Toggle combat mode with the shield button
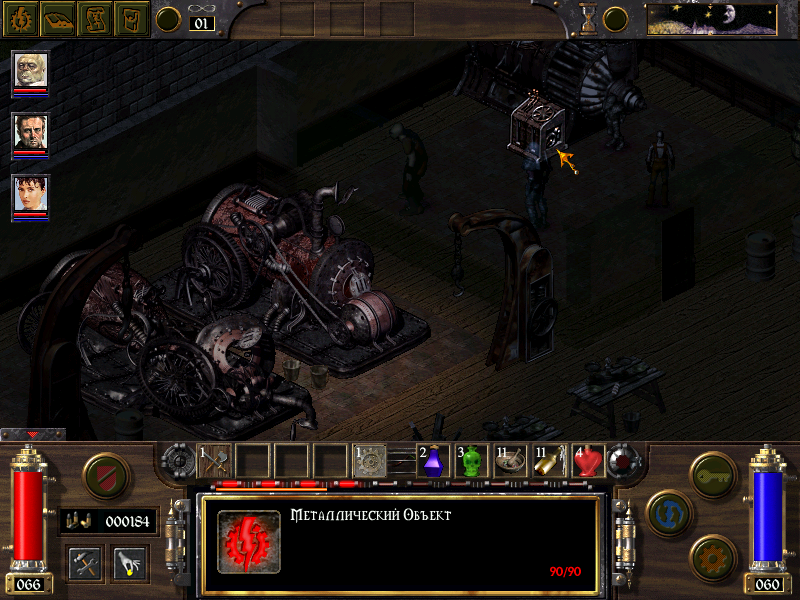The image size is (800, 600). pyautogui.click(x=104, y=474)
